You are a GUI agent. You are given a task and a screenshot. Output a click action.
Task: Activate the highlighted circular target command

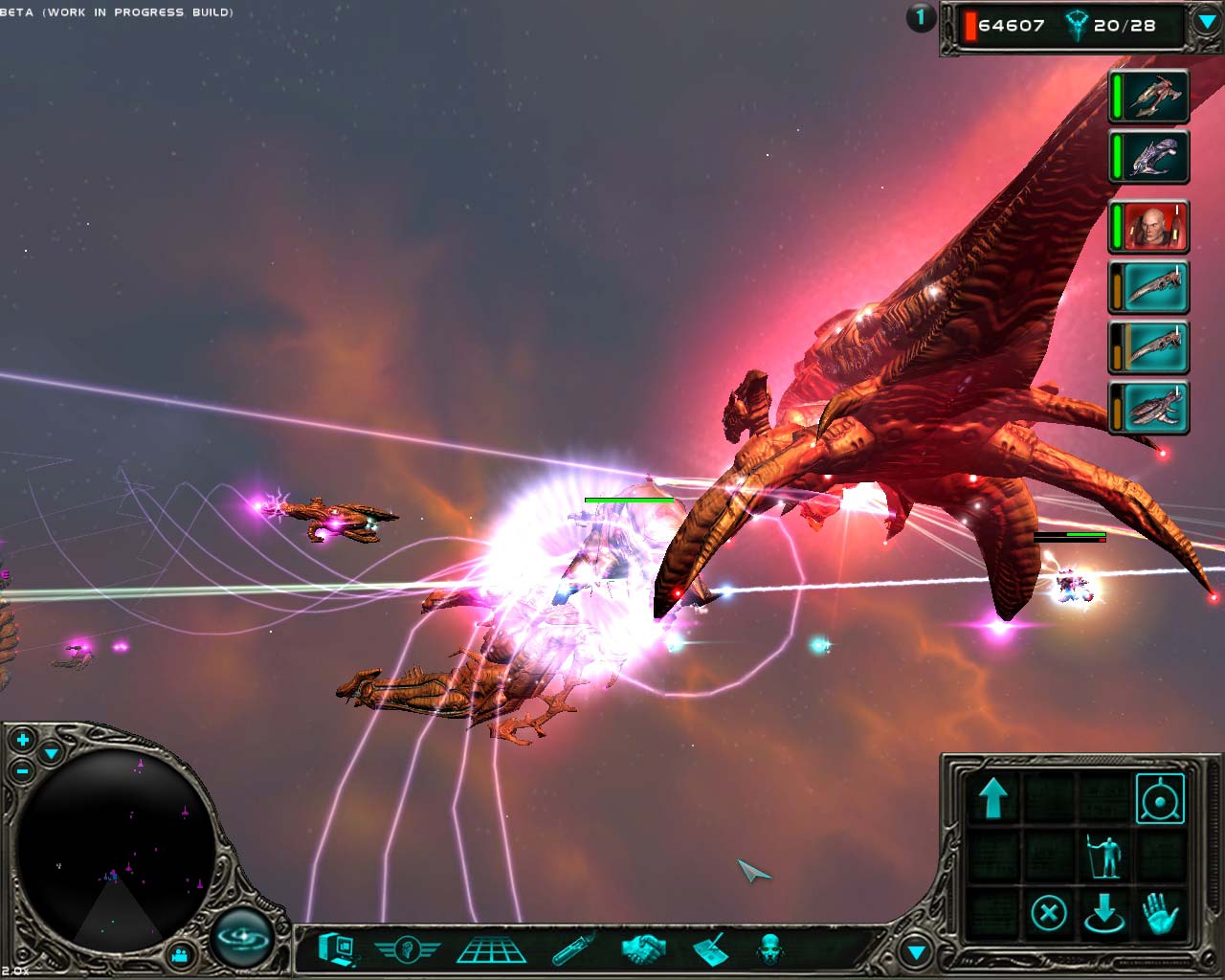[1160, 798]
